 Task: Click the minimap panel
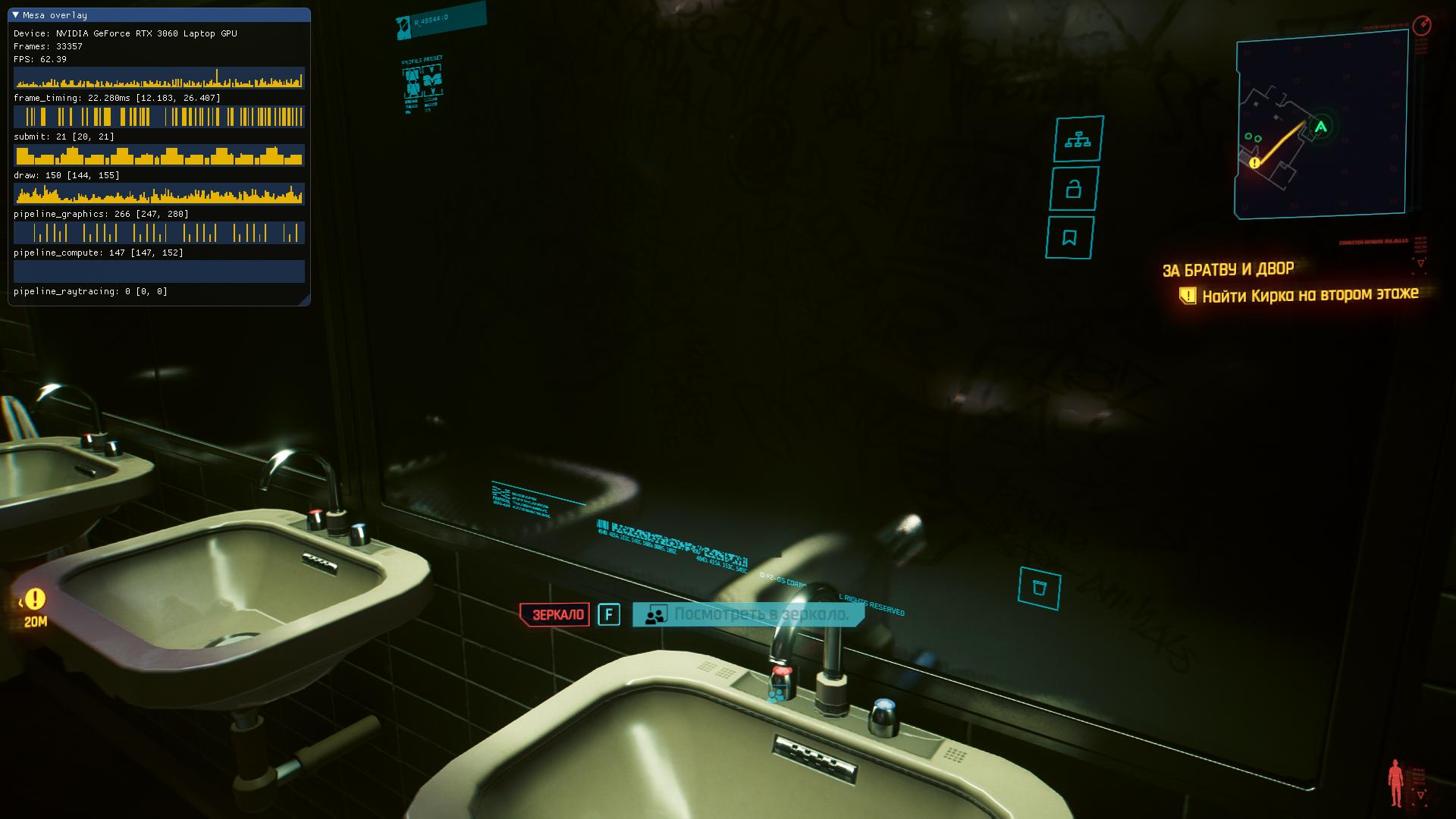point(1321,126)
